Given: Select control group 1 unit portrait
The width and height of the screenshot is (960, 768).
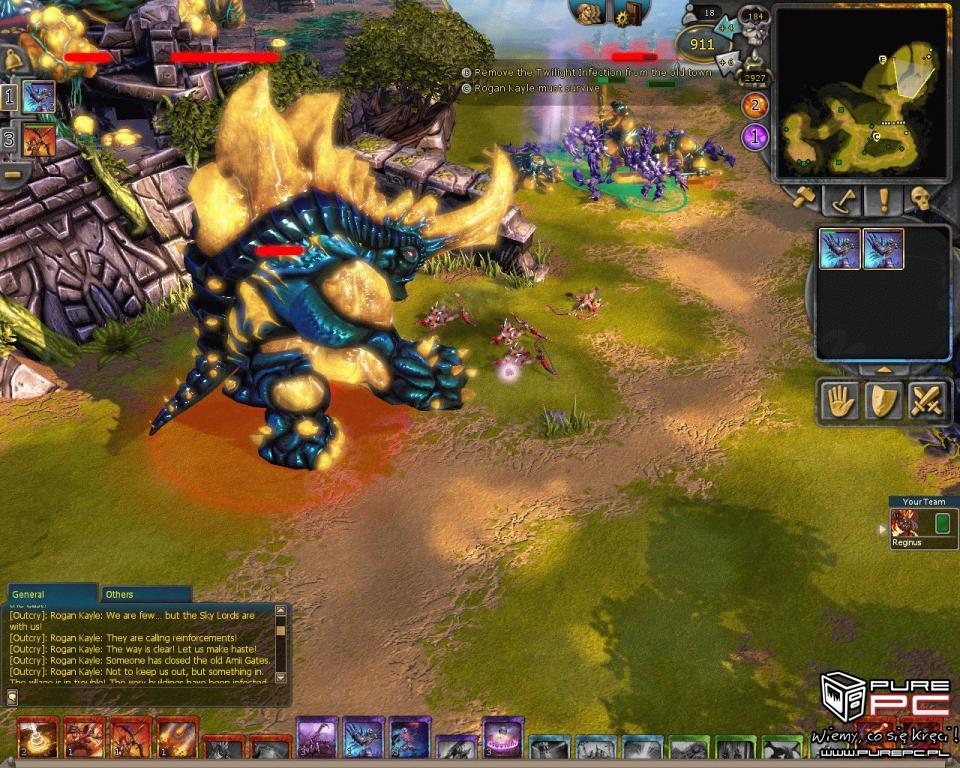Looking at the screenshot, I should tap(38, 97).
